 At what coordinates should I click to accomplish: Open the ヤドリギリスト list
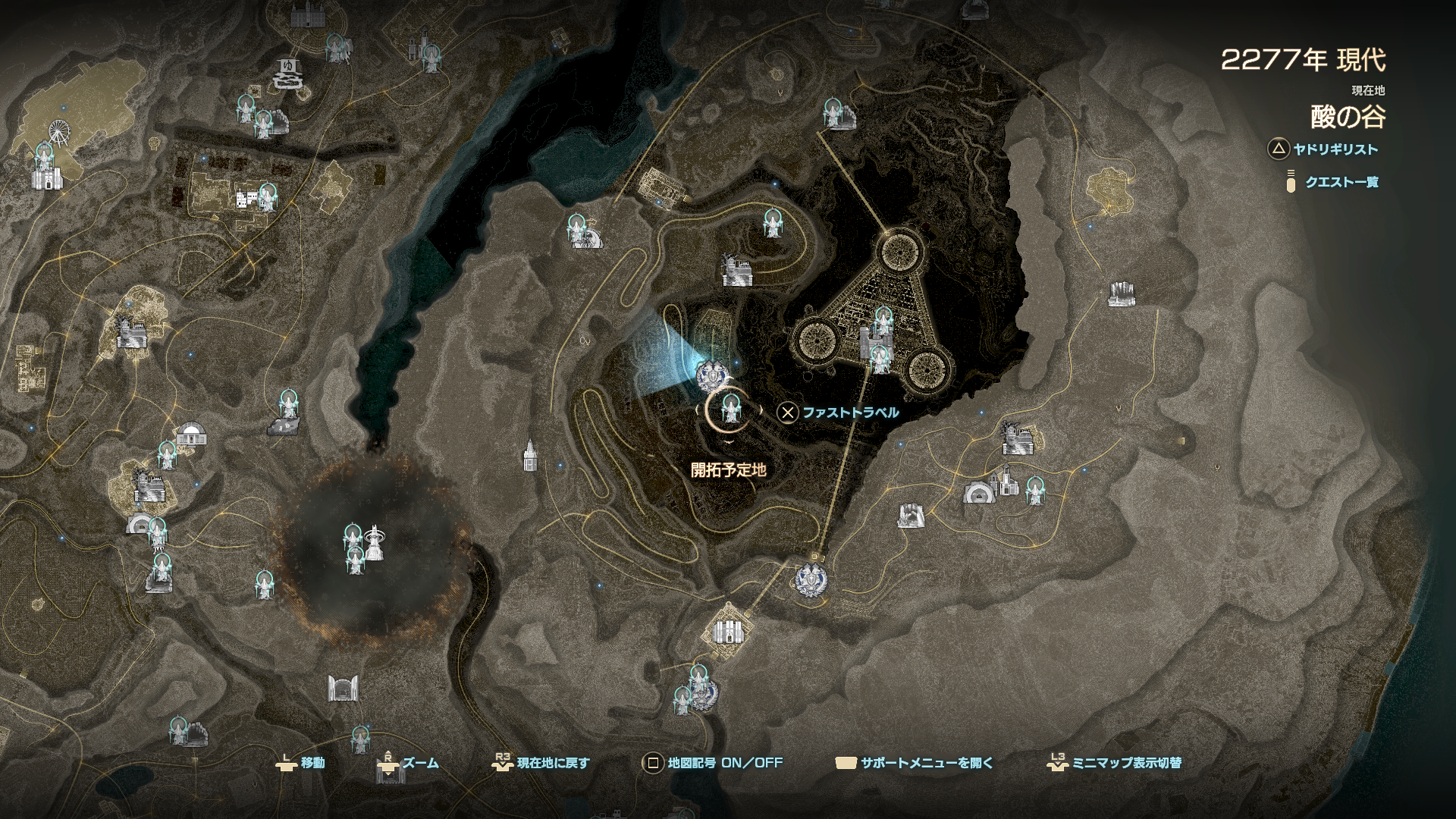tap(1324, 149)
